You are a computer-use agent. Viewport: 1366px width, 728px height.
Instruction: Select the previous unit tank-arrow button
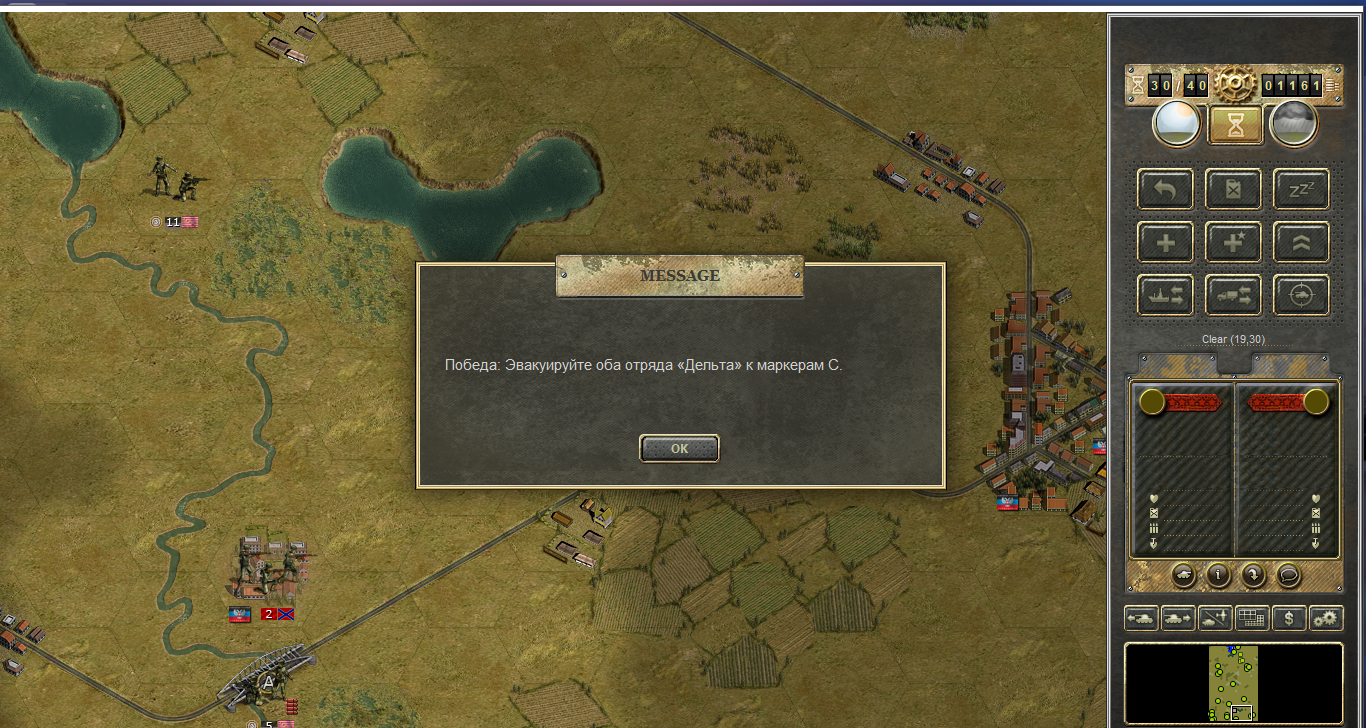pos(1141,618)
